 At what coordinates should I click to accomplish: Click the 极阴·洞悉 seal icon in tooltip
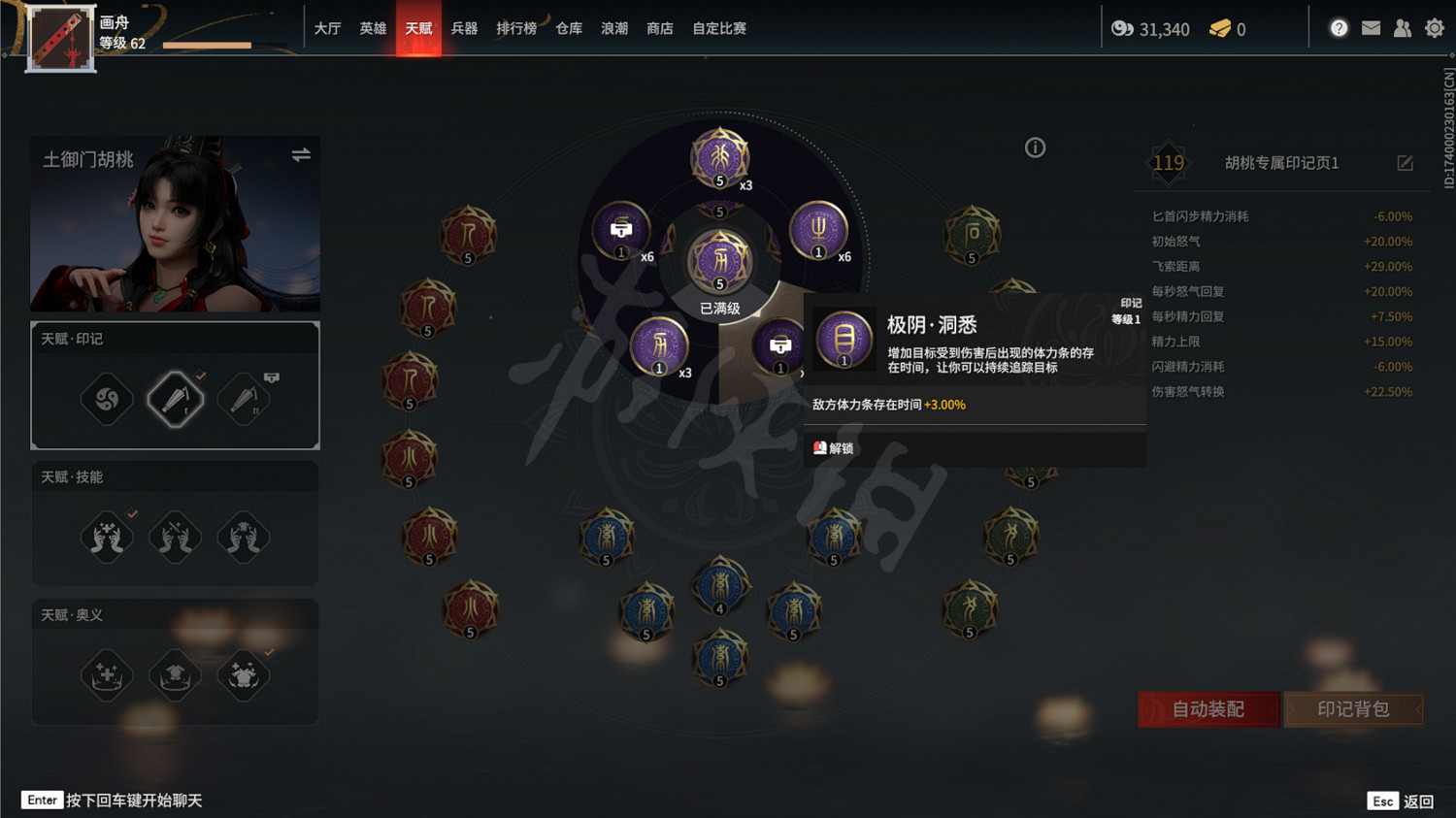point(844,339)
